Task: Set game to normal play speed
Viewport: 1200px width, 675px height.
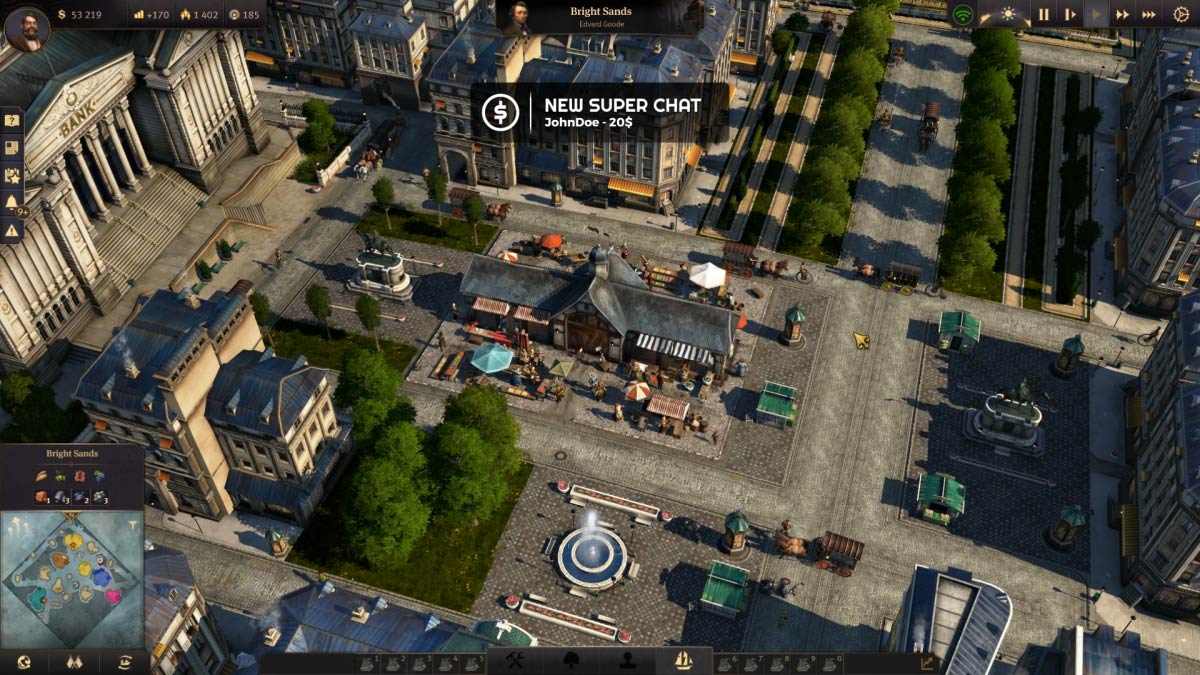Action: tap(1096, 14)
